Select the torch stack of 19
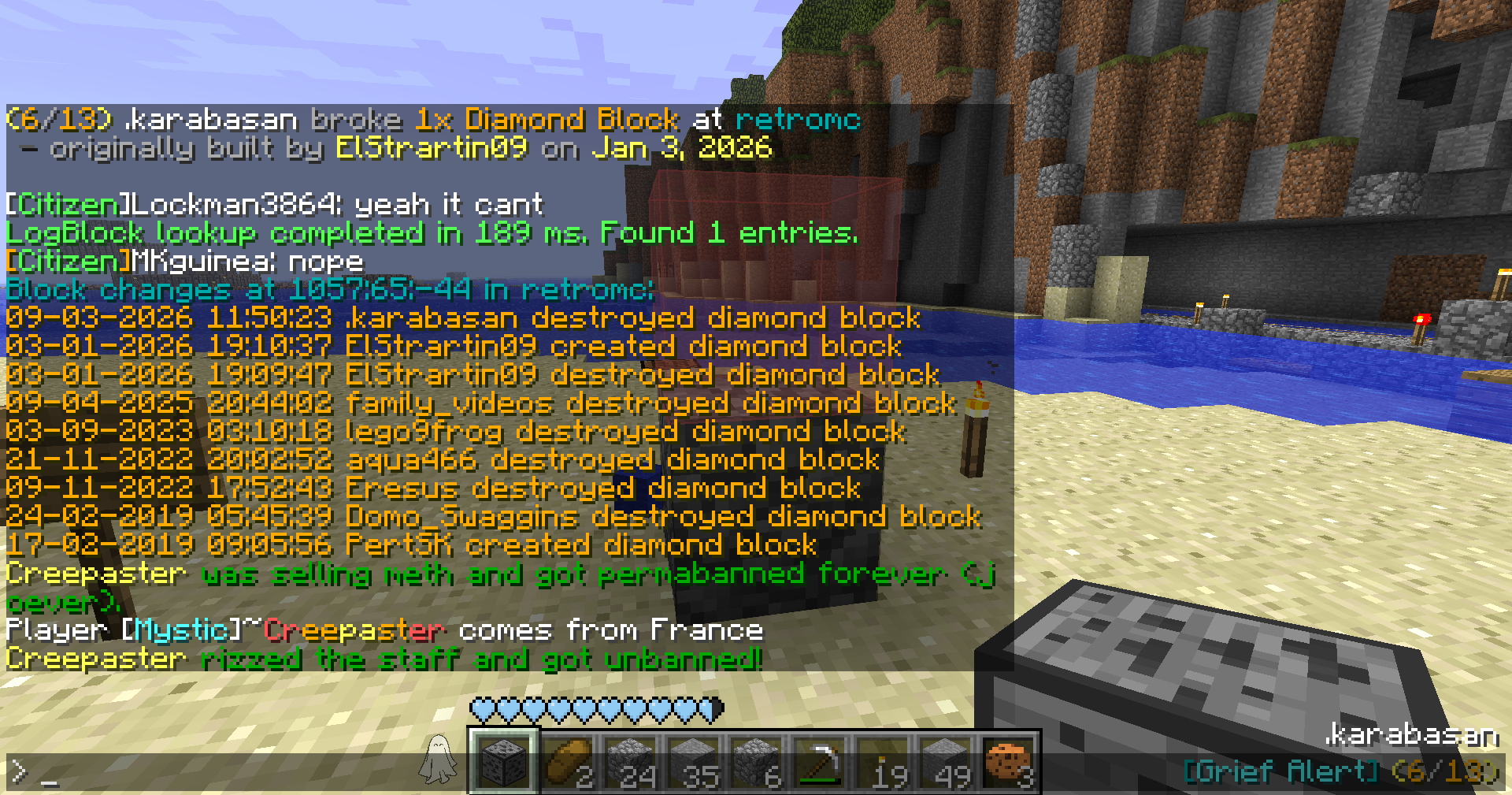1512x795 pixels. (x=883, y=761)
